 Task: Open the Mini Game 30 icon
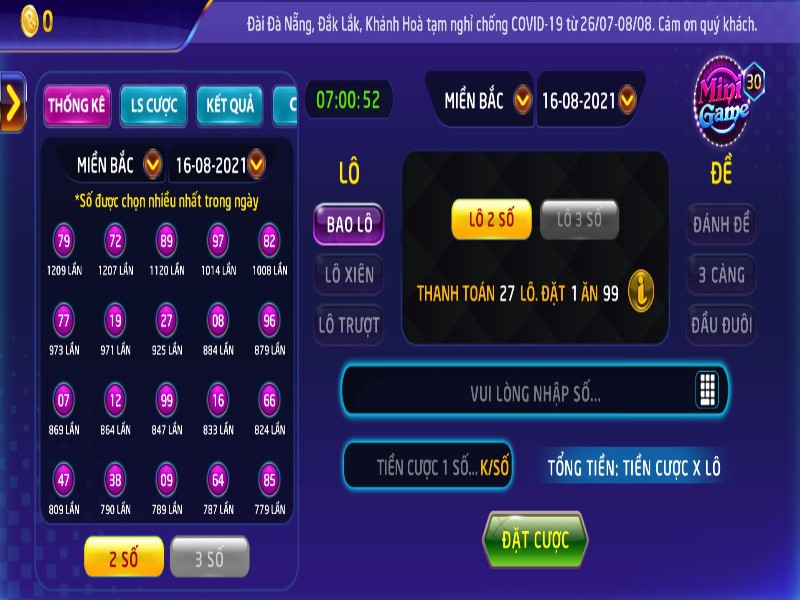(x=730, y=97)
